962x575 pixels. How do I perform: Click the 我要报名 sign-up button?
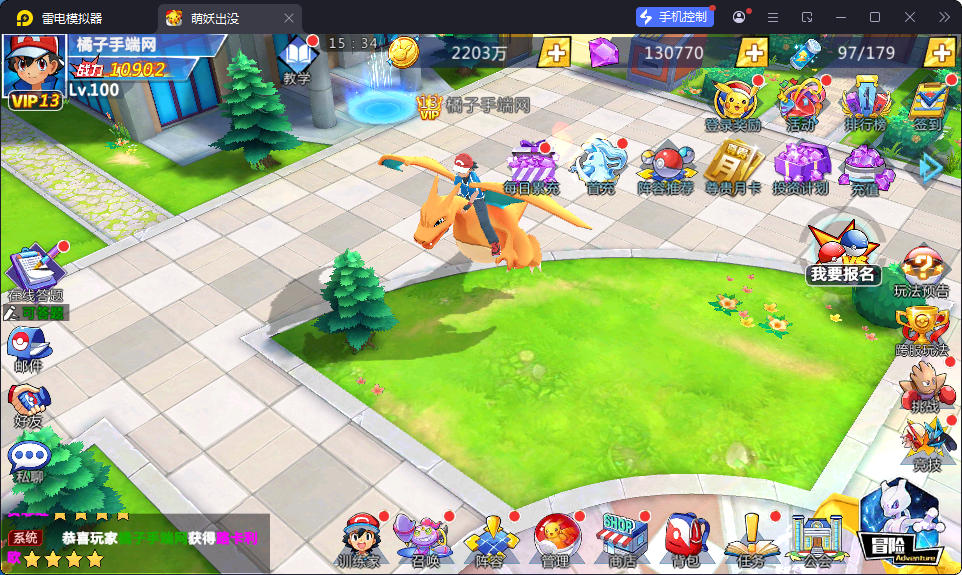tap(843, 251)
